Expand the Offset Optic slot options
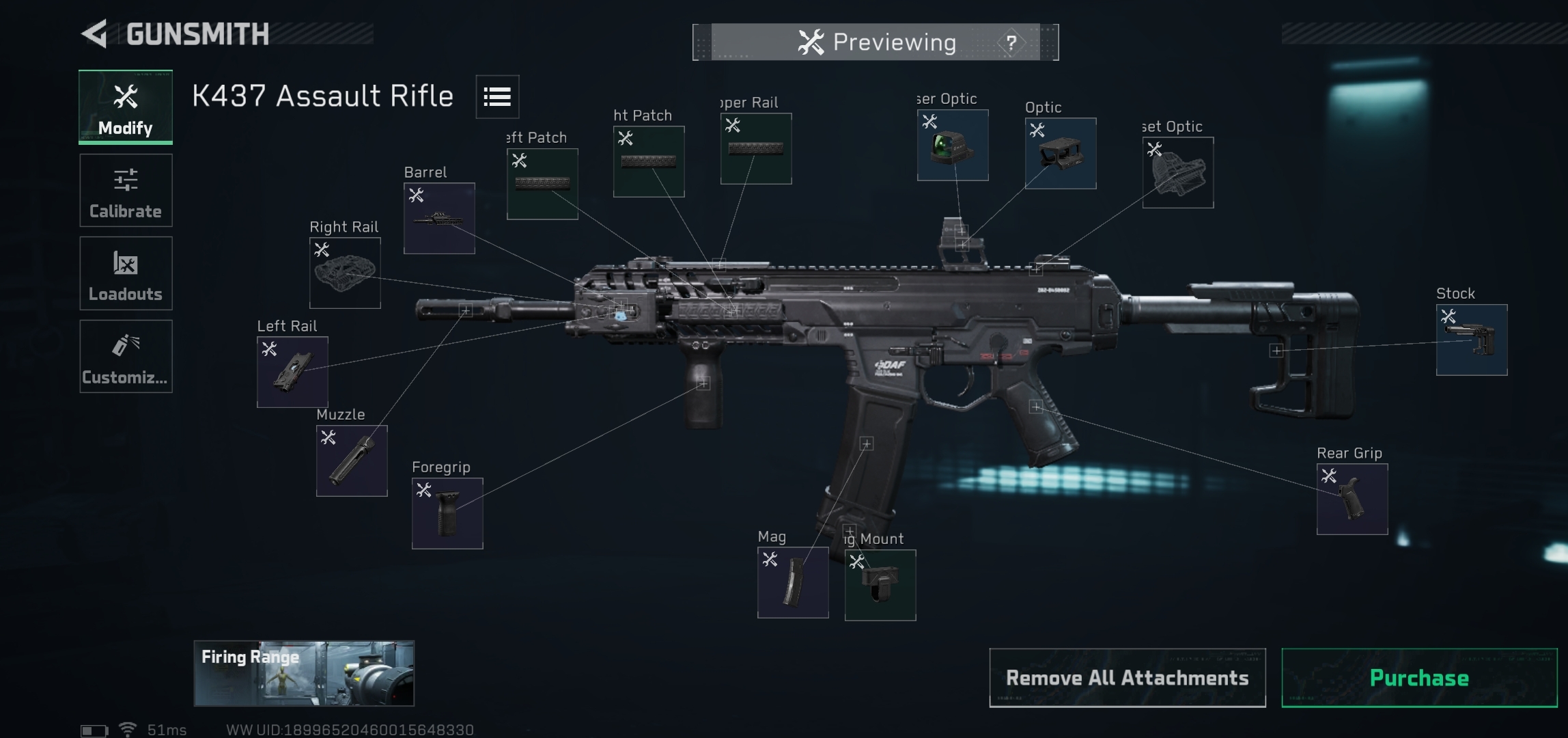The width and height of the screenshot is (1568, 738). pos(1177,171)
